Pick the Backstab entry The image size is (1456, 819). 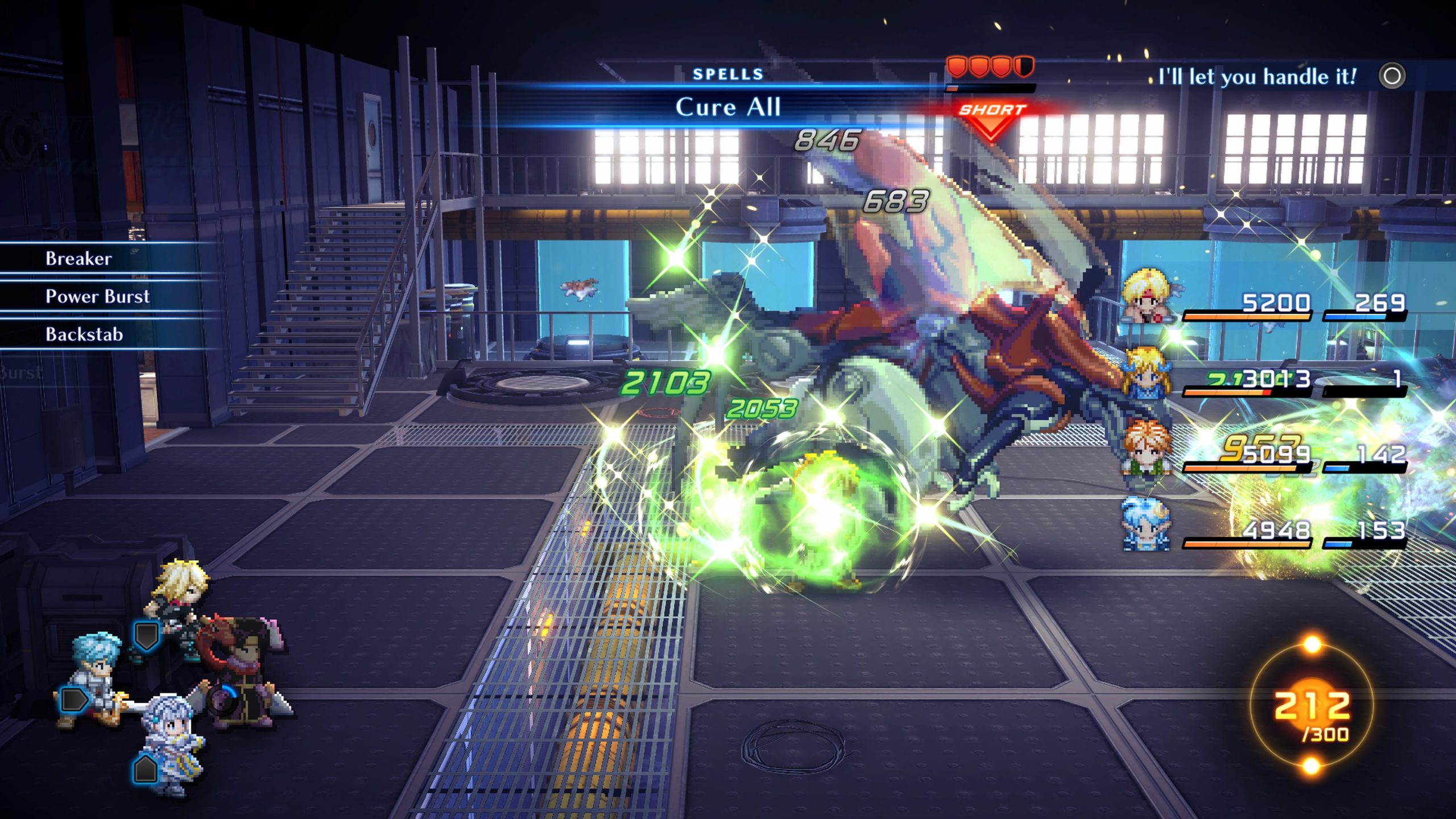tap(84, 334)
